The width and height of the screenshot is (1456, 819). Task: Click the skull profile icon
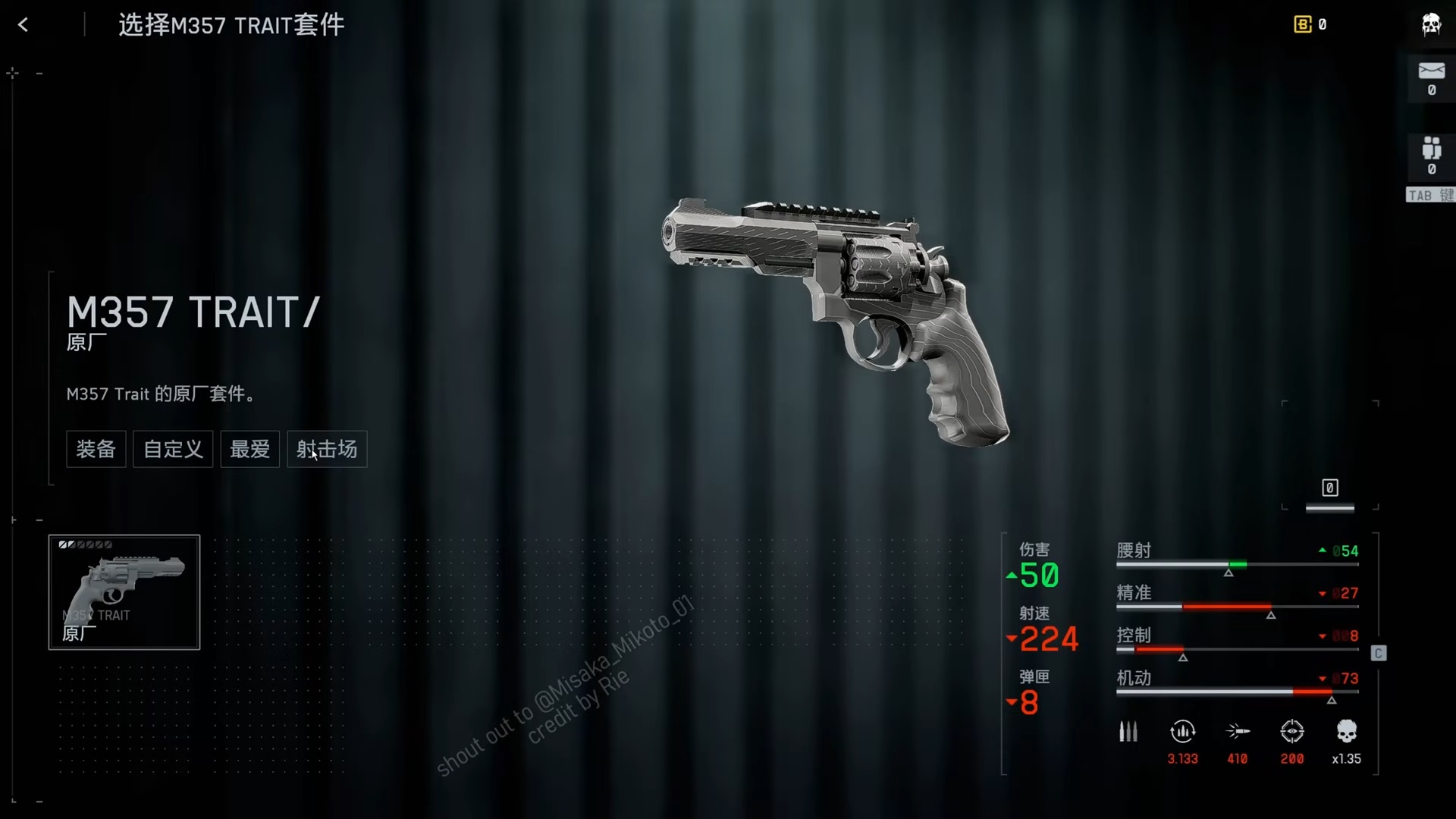(x=1431, y=25)
